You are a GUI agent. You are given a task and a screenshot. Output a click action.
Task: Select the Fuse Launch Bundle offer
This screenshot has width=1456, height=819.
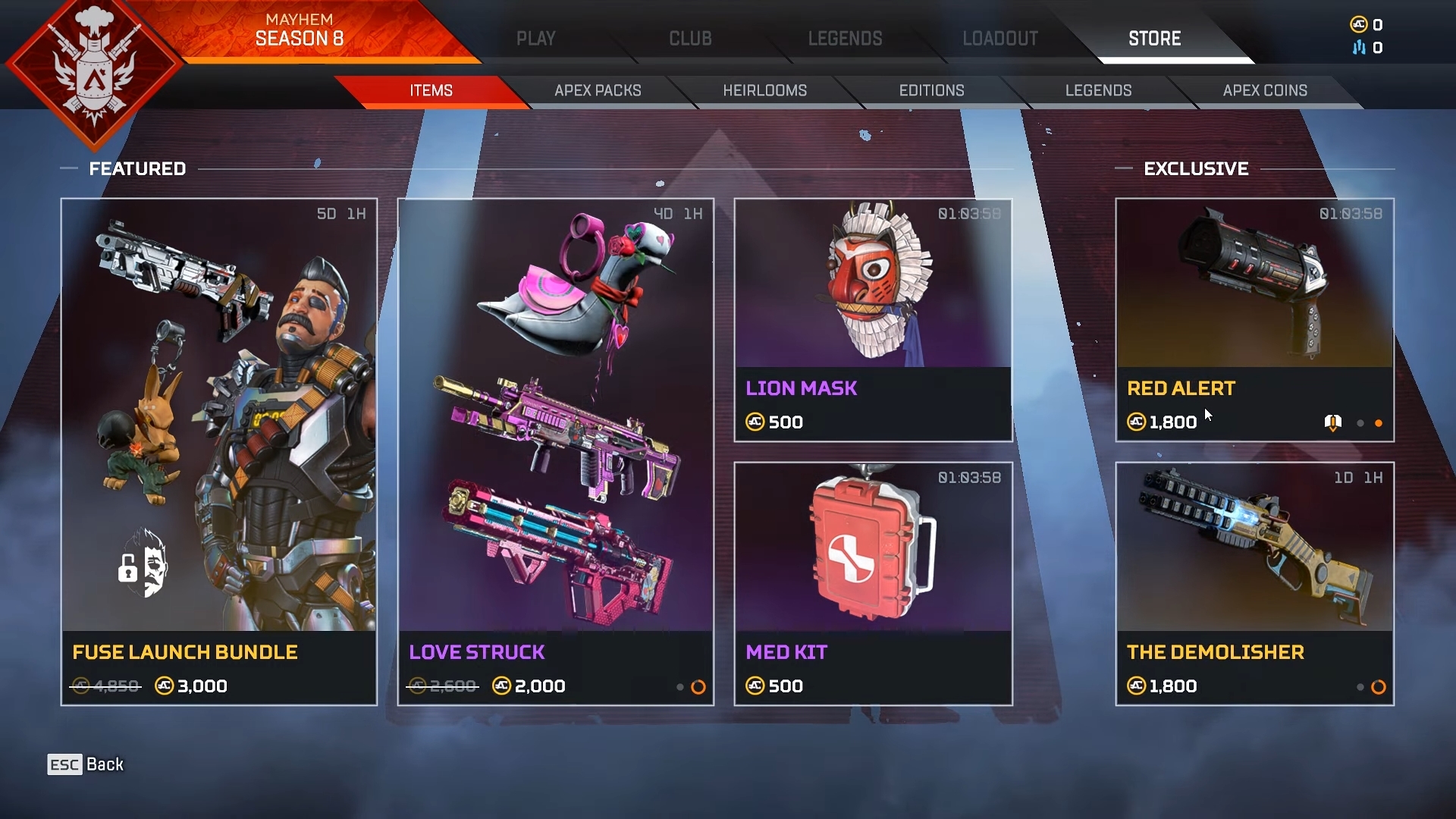[219, 452]
